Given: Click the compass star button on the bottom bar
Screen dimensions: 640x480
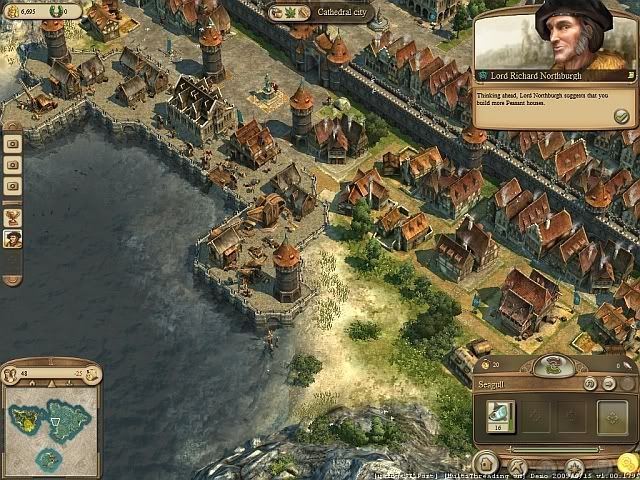Looking at the screenshot, I should pos(574,466).
